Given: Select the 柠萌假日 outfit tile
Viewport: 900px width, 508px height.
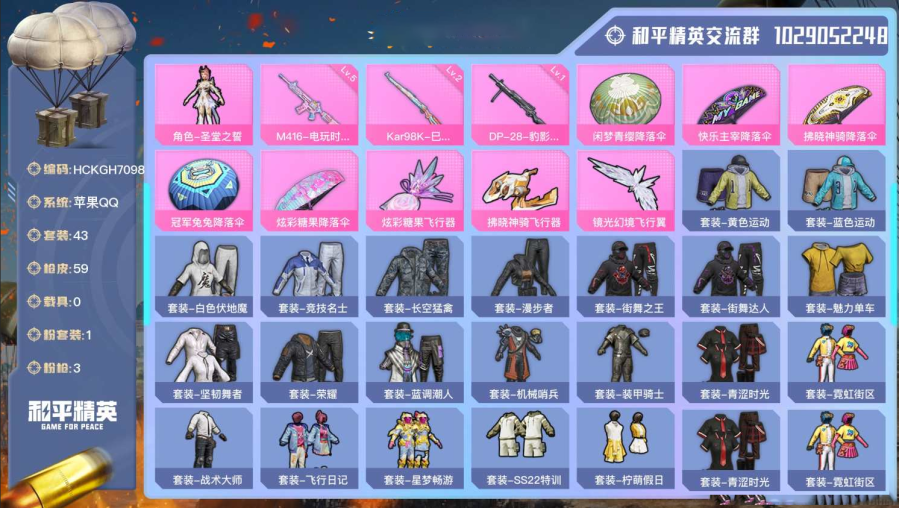Looking at the screenshot, I should coord(625,446).
